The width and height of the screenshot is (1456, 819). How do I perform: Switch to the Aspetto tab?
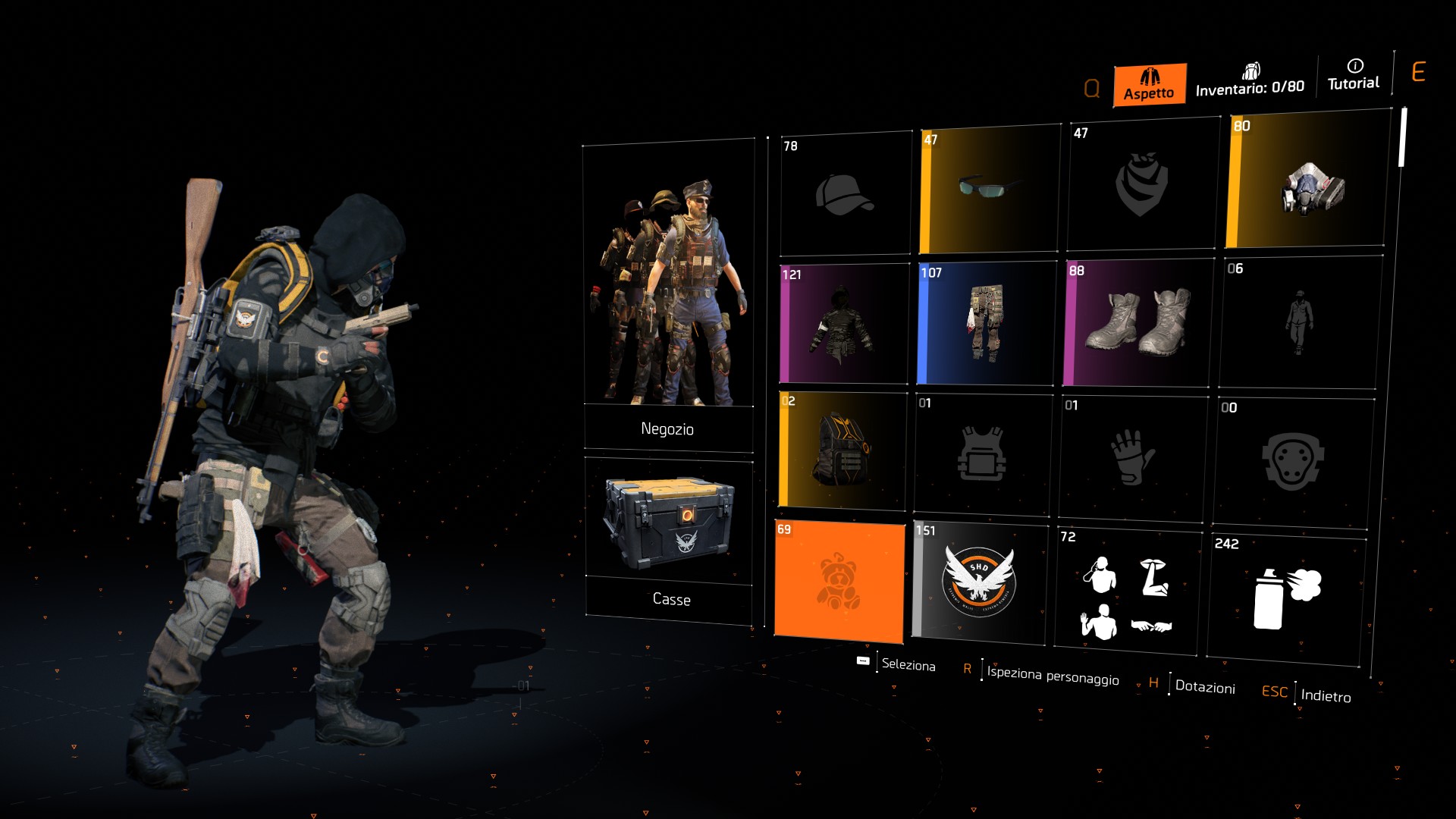click(x=1149, y=85)
